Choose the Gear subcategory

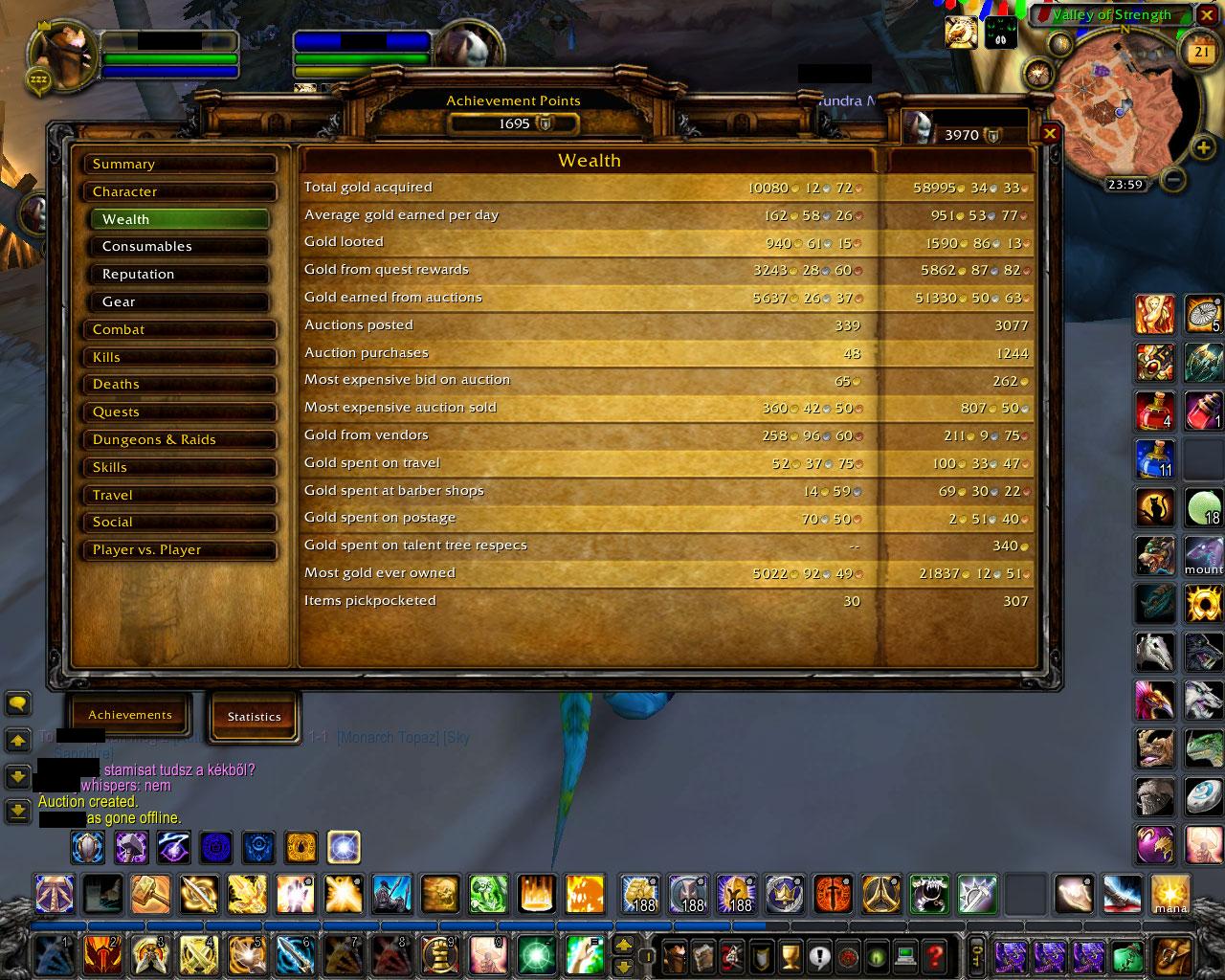(184, 302)
